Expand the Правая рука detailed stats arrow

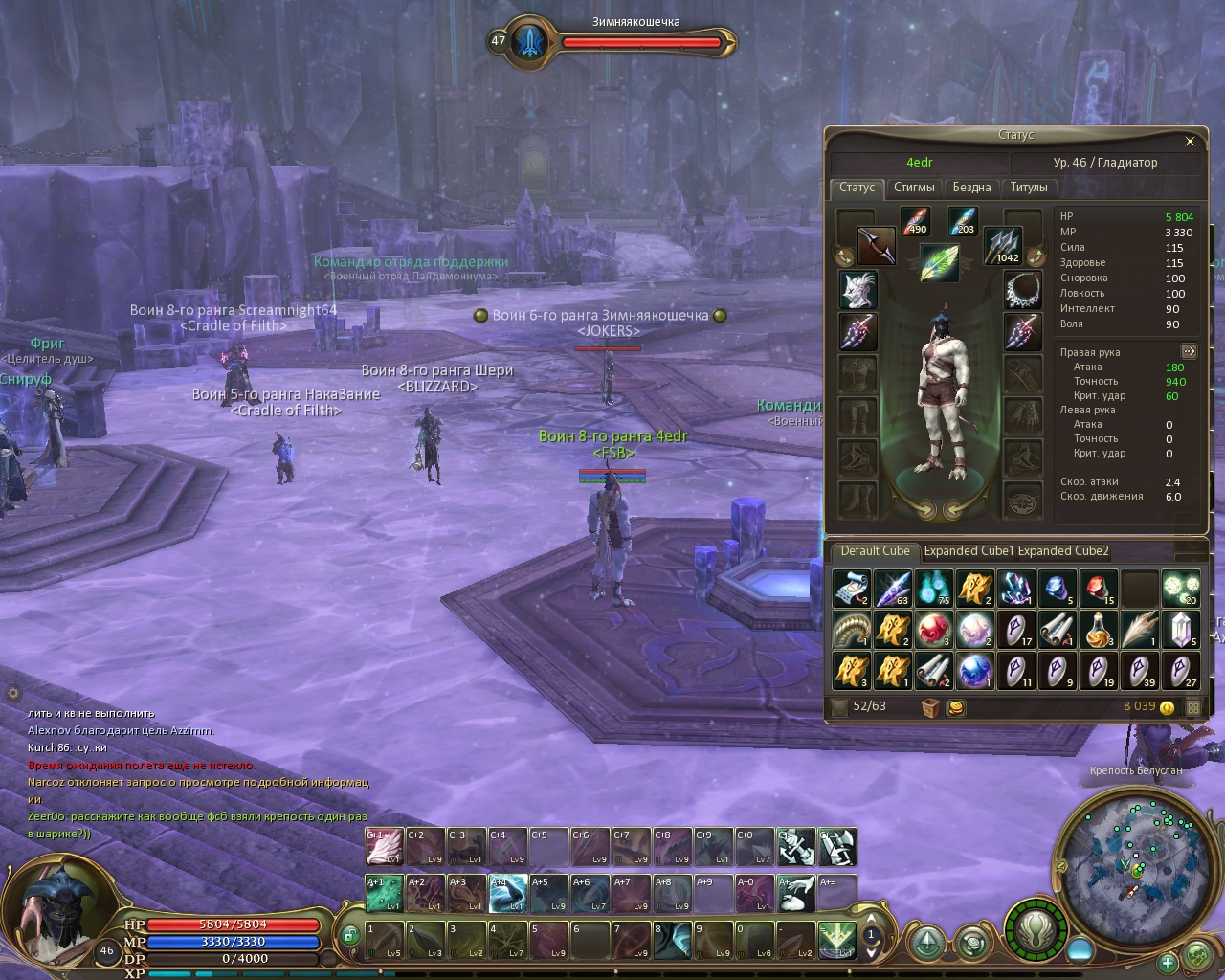tap(1189, 351)
